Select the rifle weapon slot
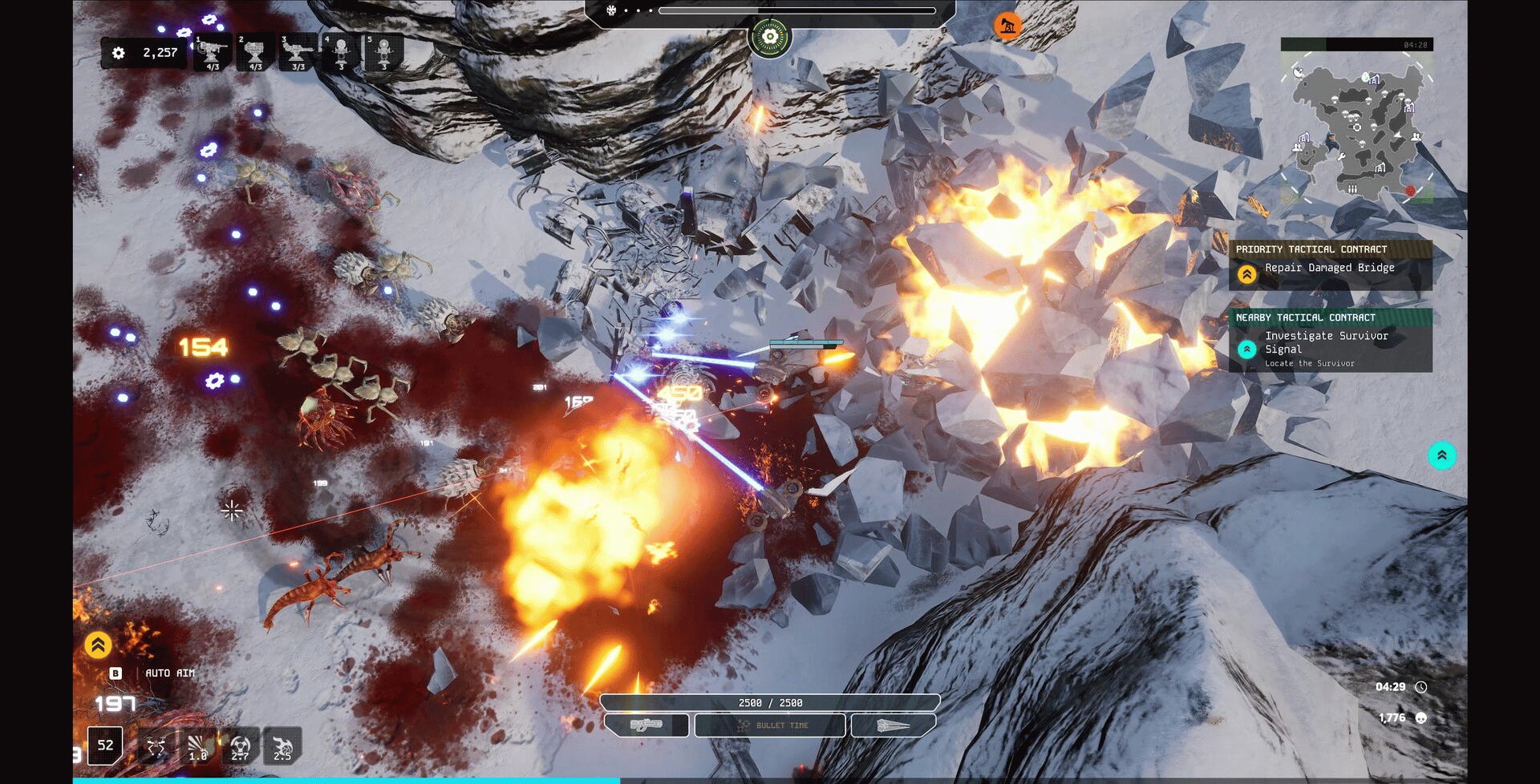The image size is (1540, 784). 646,725
